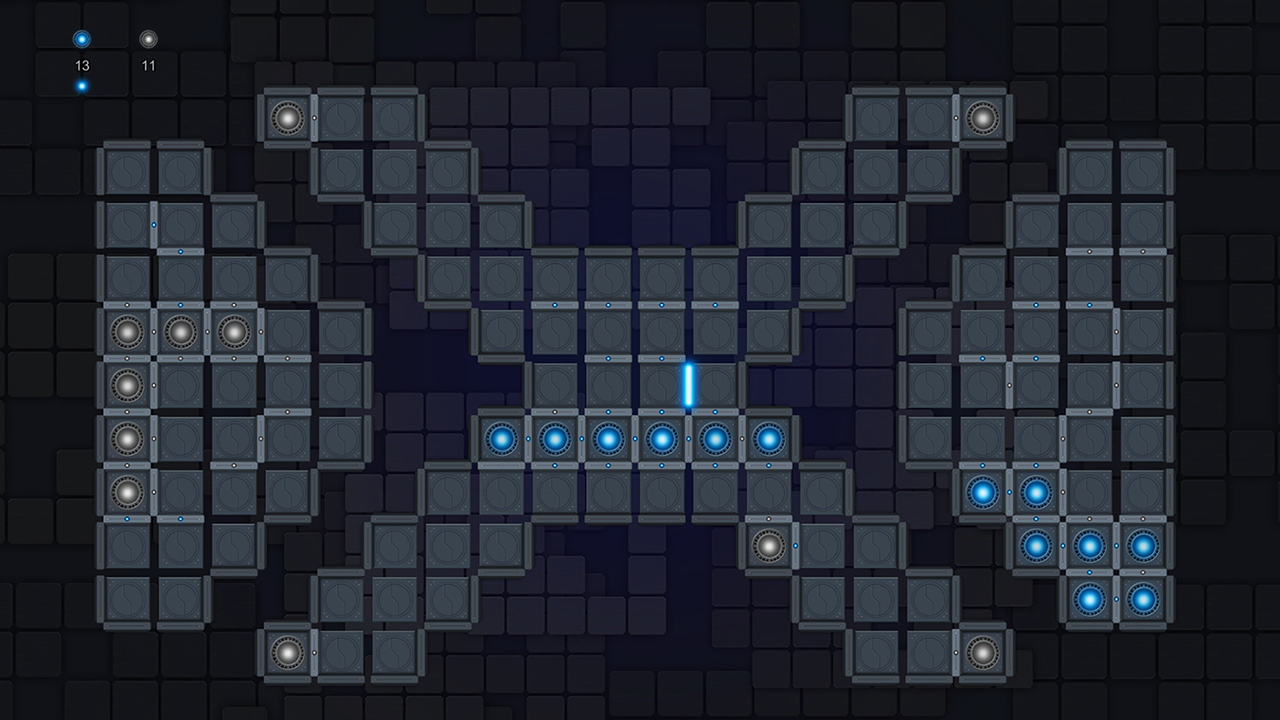Select the gray orb counter showing 11
The image size is (1280, 720).
(x=148, y=40)
